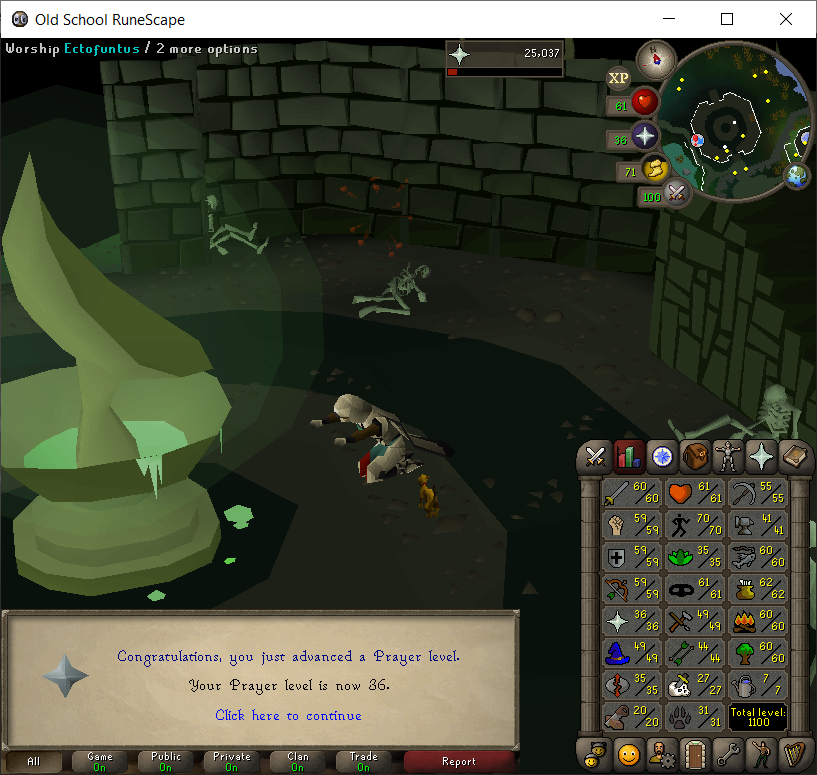Select the Prayer skill in the skills panel
This screenshot has height=775, width=817.
coord(630,621)
